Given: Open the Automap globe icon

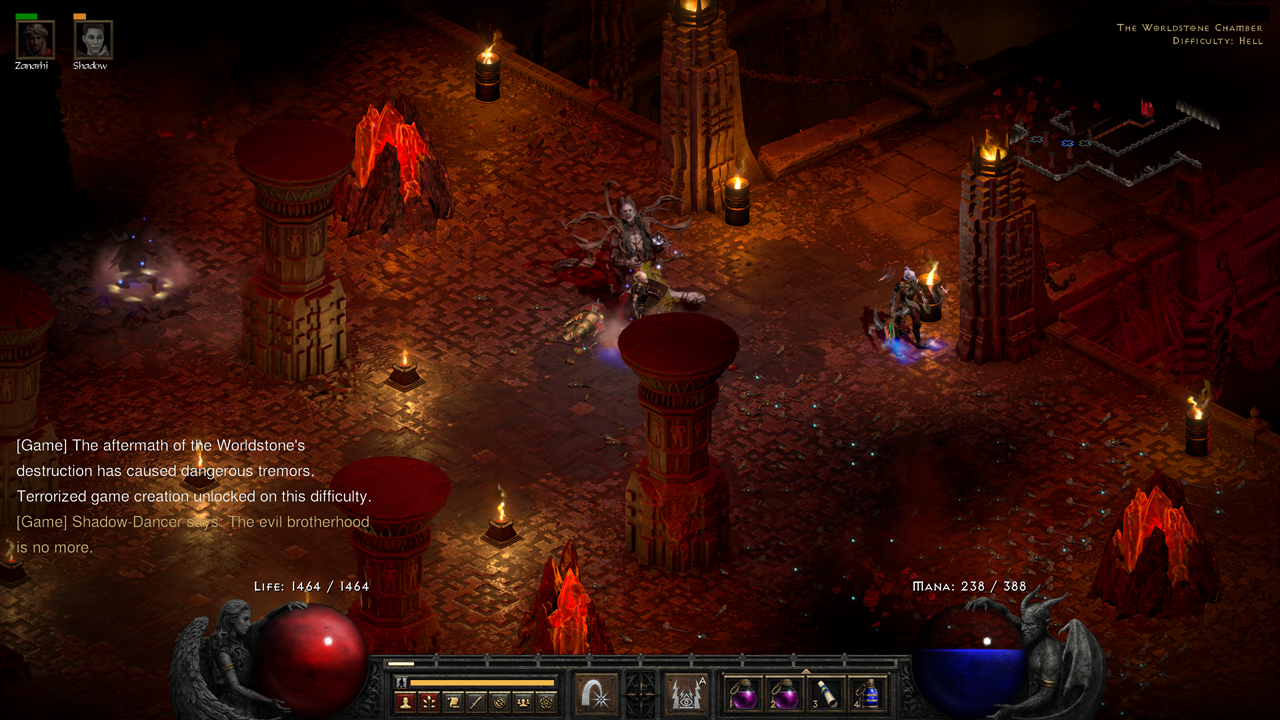Looking at the screenshot, I should tap(499, 701).
